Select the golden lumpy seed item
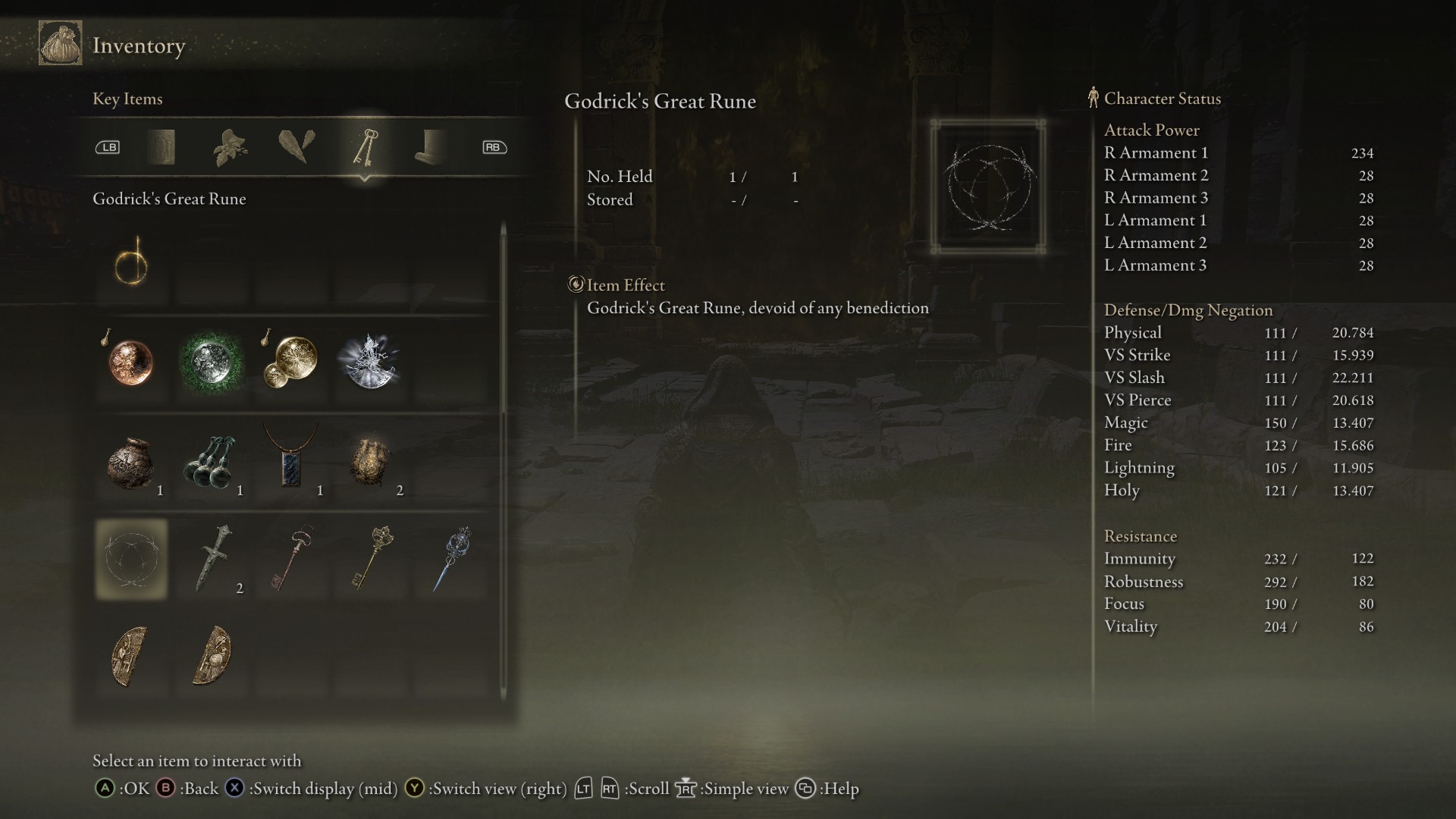The width and height of the screenshot is (1456, 819). [371, 462]
